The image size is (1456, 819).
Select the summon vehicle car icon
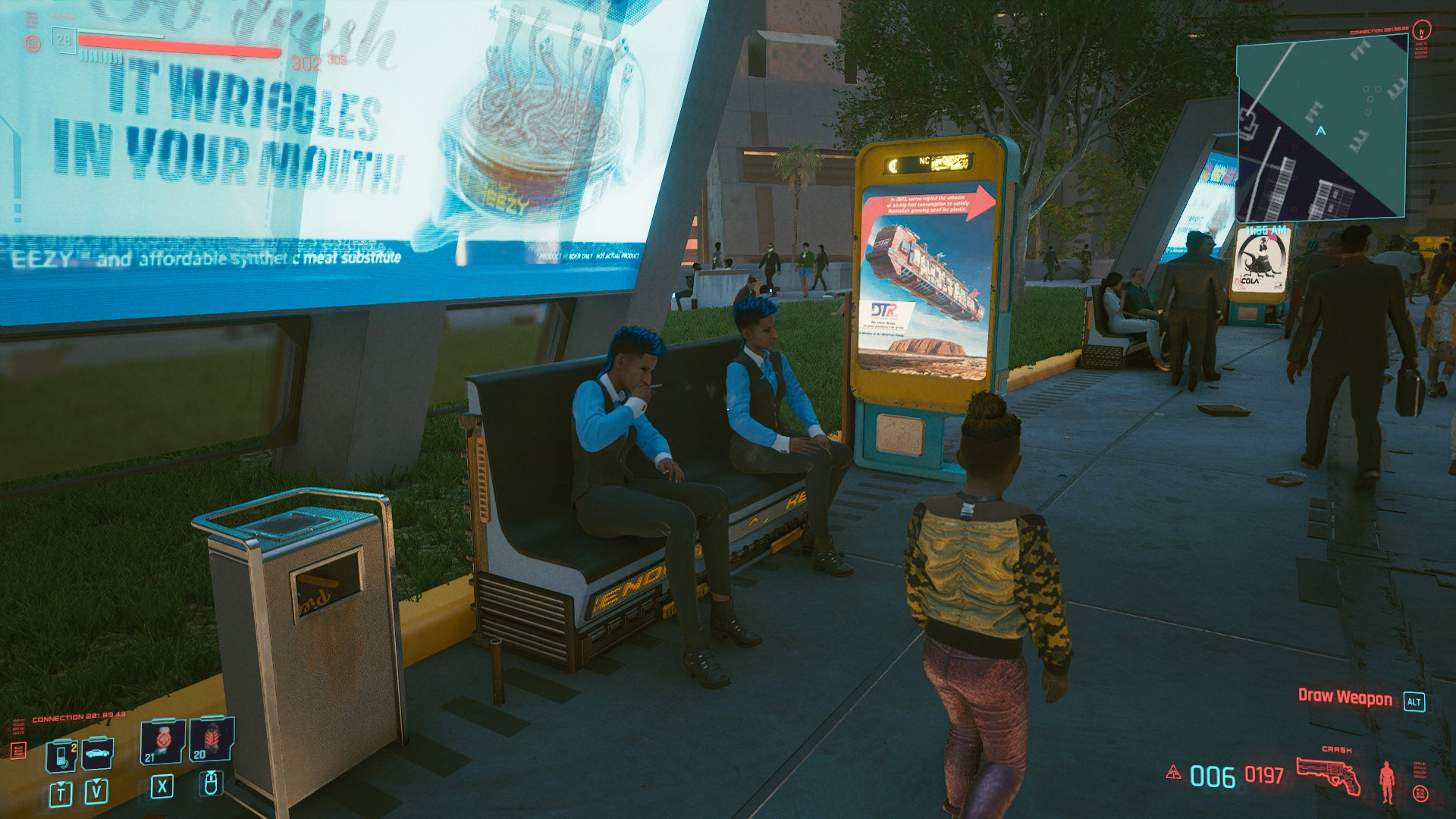pos(98,753)
